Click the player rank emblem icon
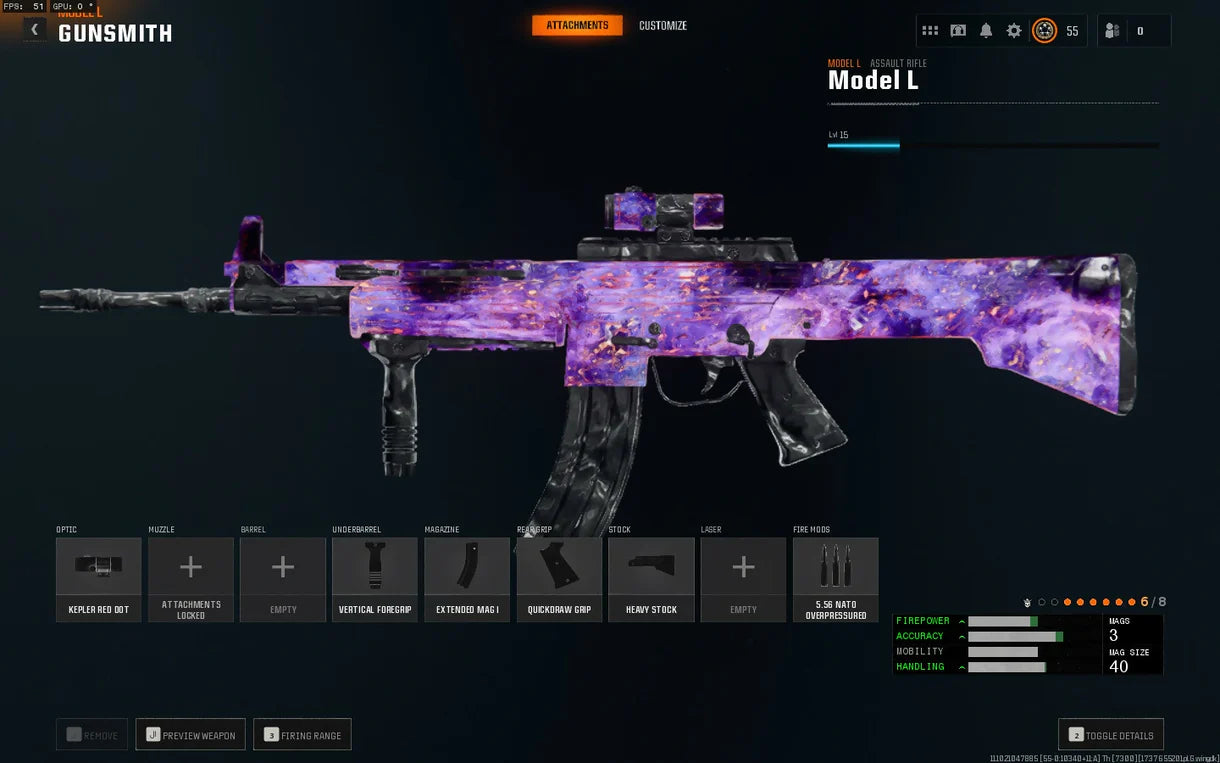The image size is (1220, 763). (1044, 31)
